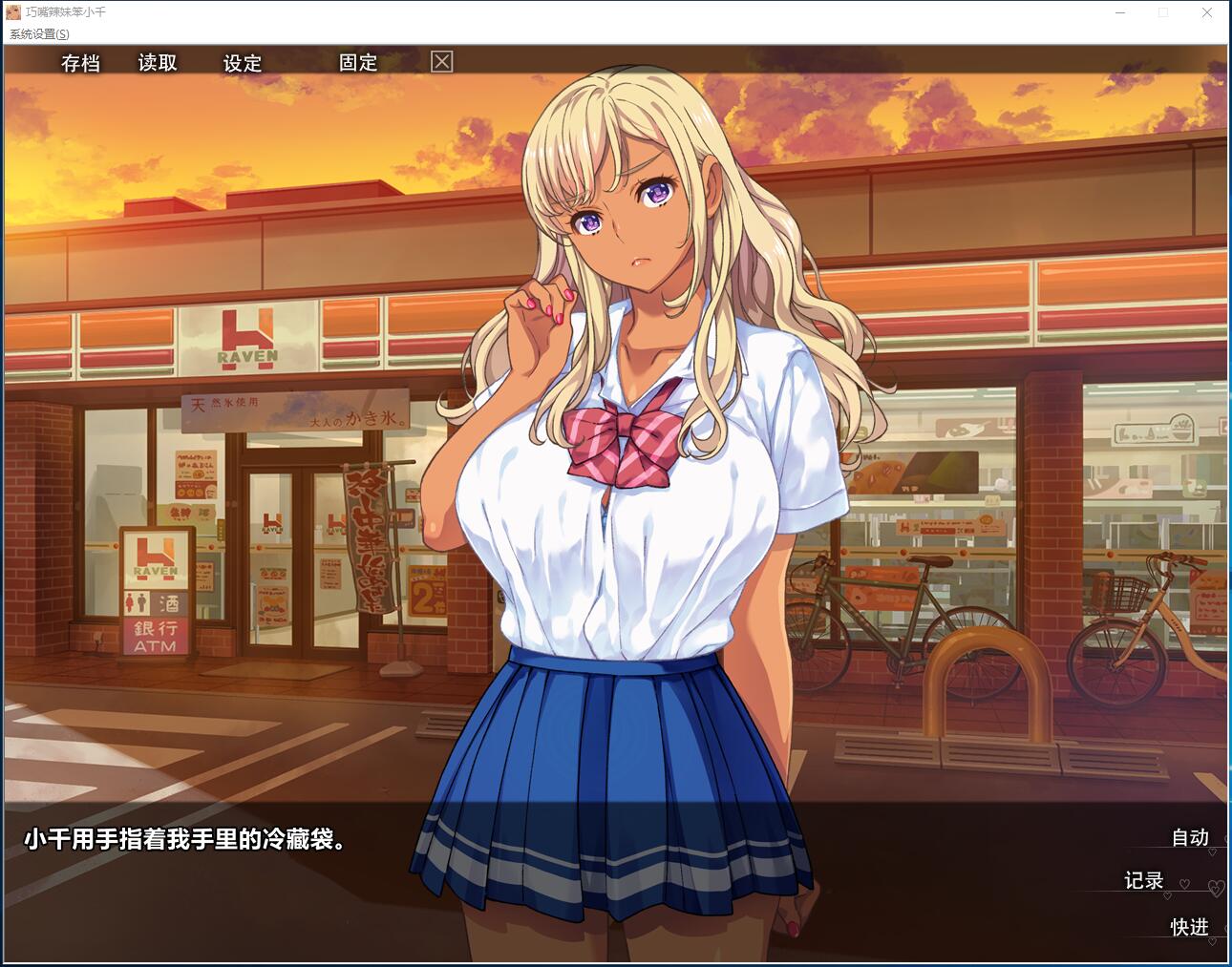The image size is (1232, 967).
Task: Enable 快进 fast-forward skip mode
Action: (x=1188, y=927)
